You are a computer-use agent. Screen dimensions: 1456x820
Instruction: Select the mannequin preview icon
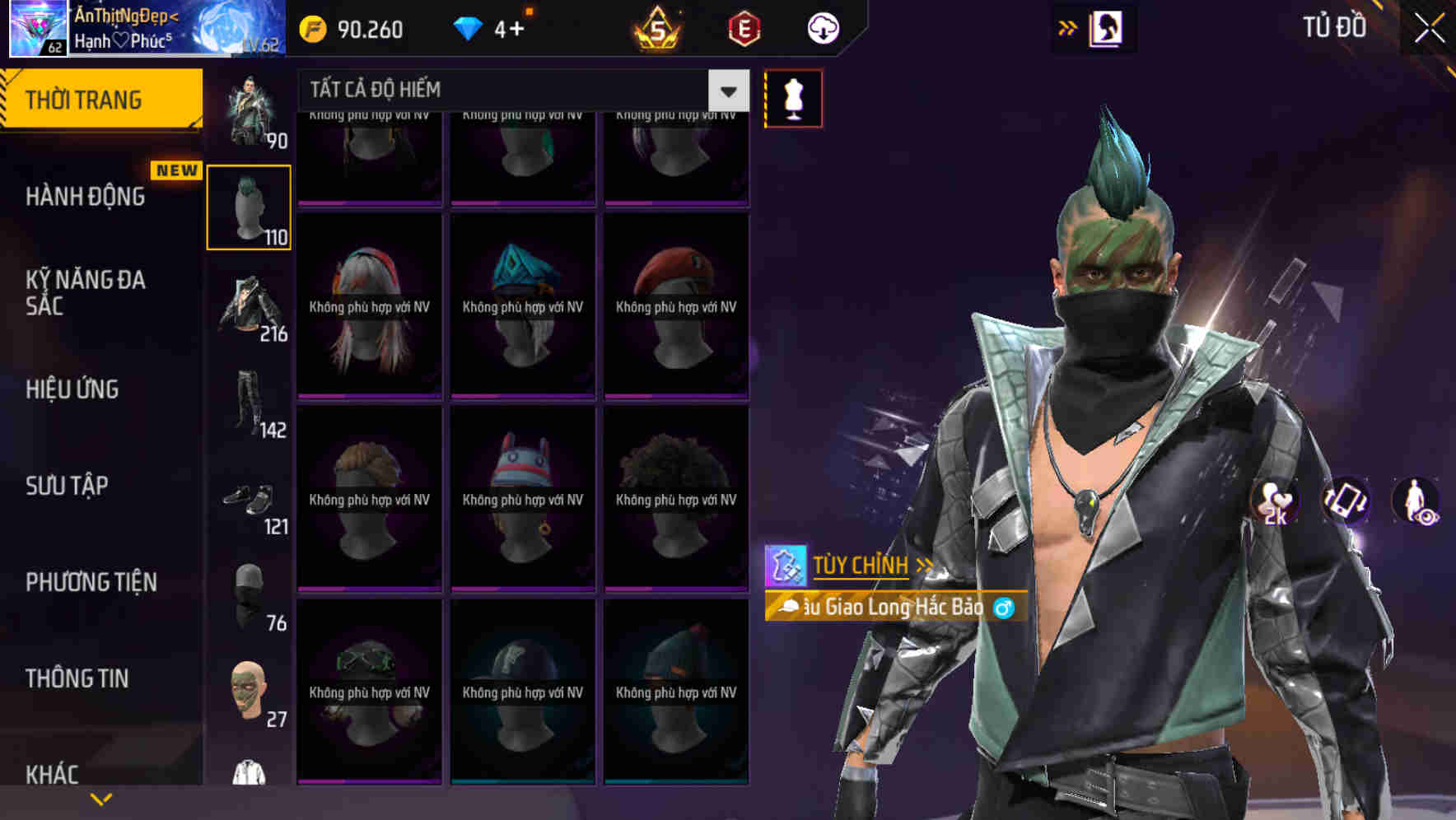(x=793, y=97)
